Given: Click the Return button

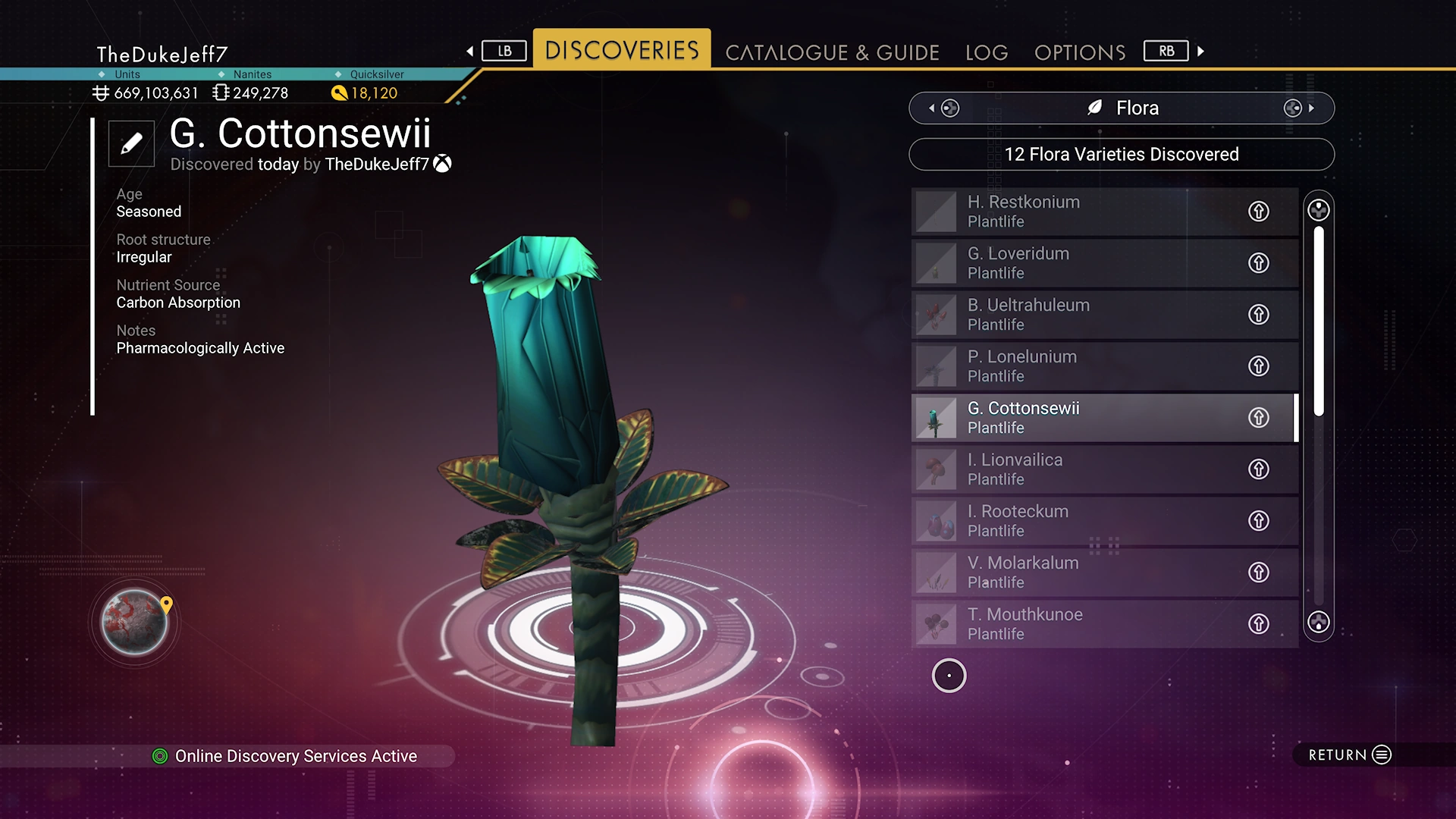Looking at the screenshot, I should pyautogui.click(x=1349, y=755).
